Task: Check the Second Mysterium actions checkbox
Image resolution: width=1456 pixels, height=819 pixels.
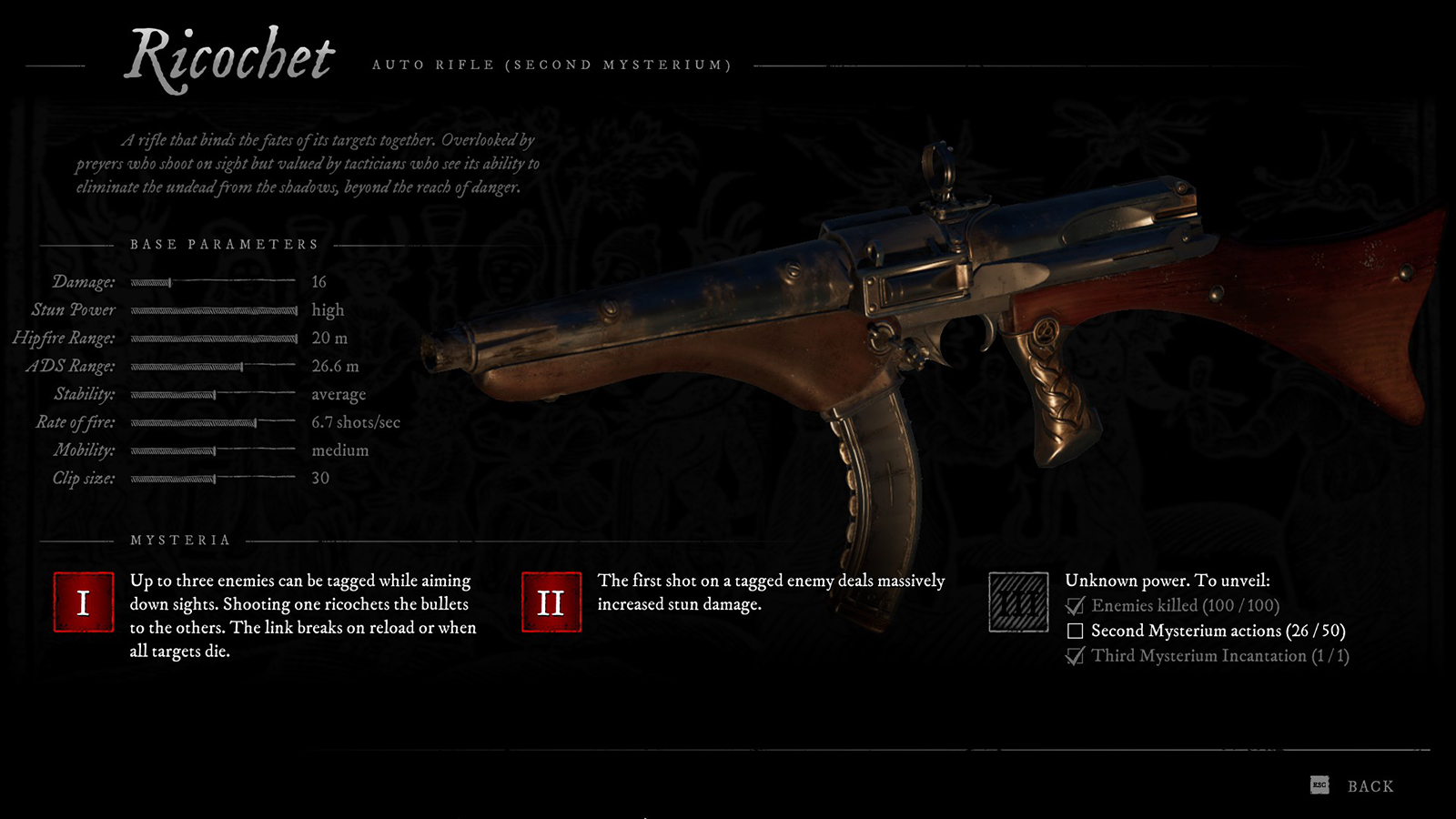Action: (1075, 629)
